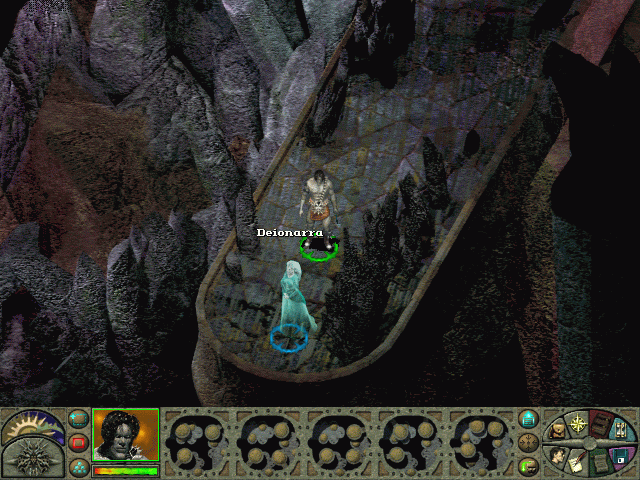Image resolution: width=640 pixels, height=480 pixels.
Task: Click the four-arrow crossed button
Action: coord(530,443)
